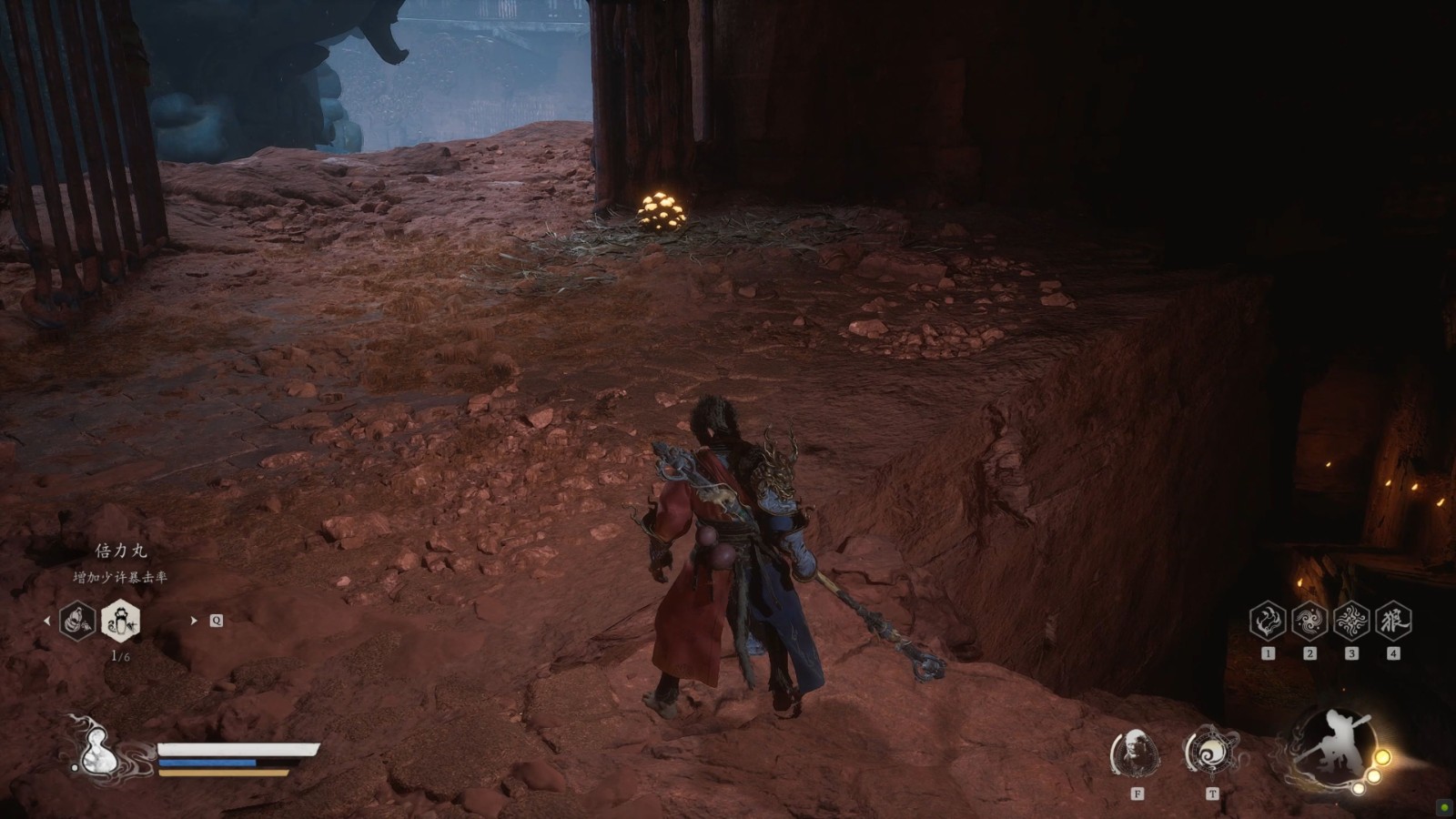The image size is (1456, 819).
Task: Use the spiral vessel ability icon
Action: 1211,753
